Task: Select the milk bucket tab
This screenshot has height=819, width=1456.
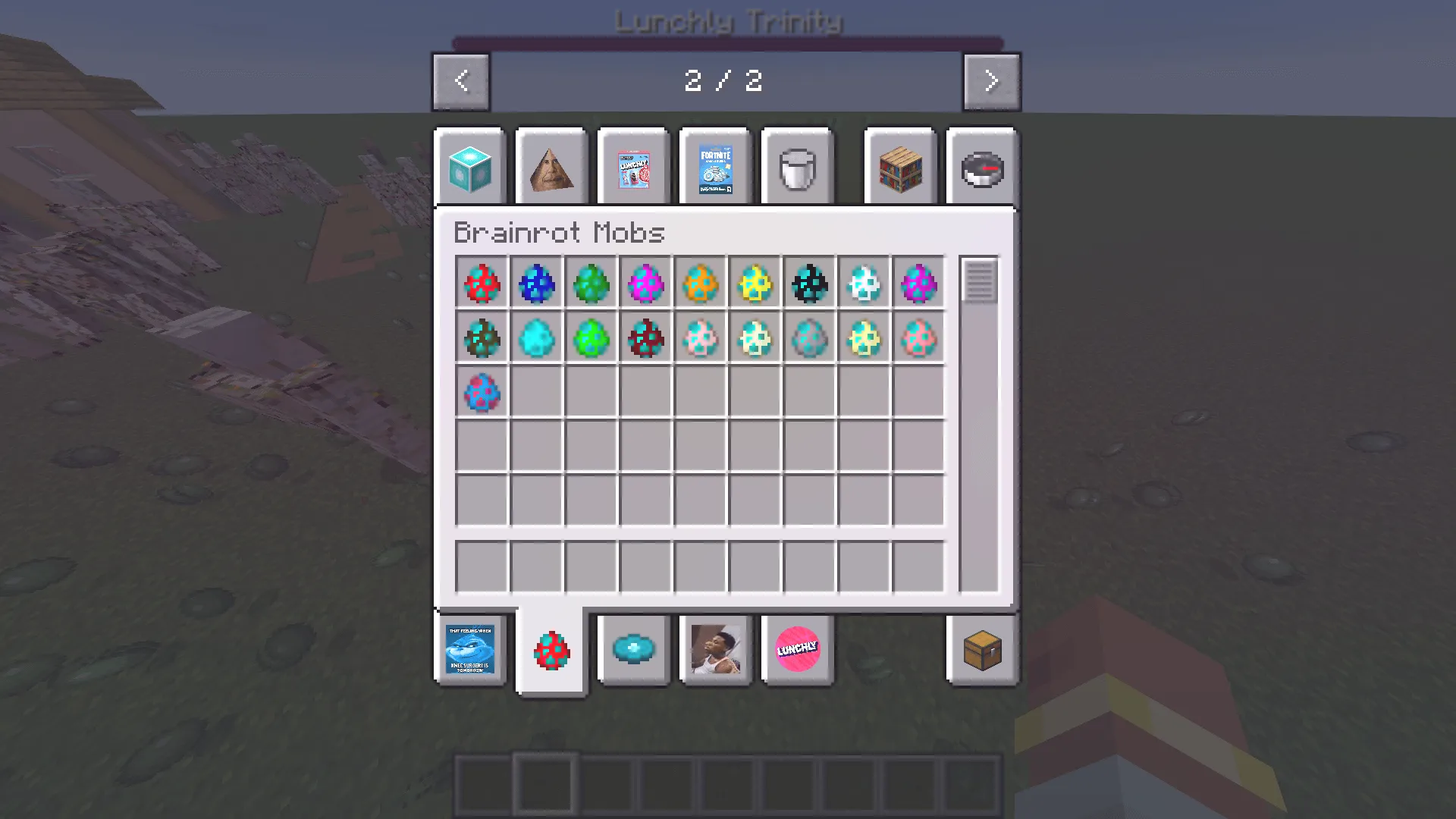Action: tap(797, 166)
